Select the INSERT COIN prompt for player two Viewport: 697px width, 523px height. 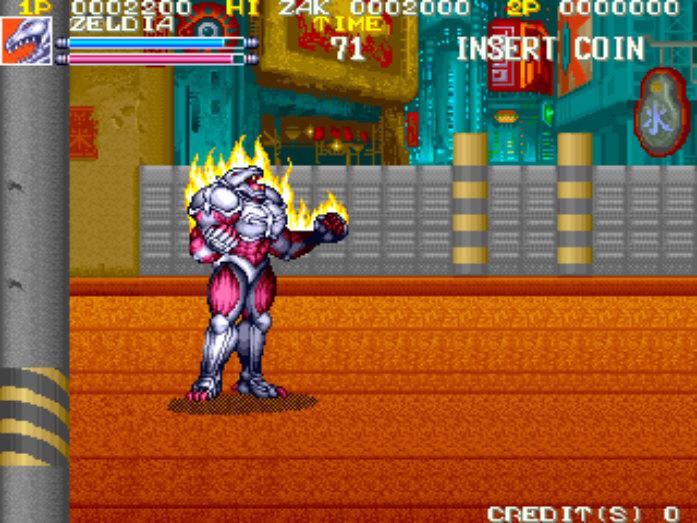click(x=550, y=48)
